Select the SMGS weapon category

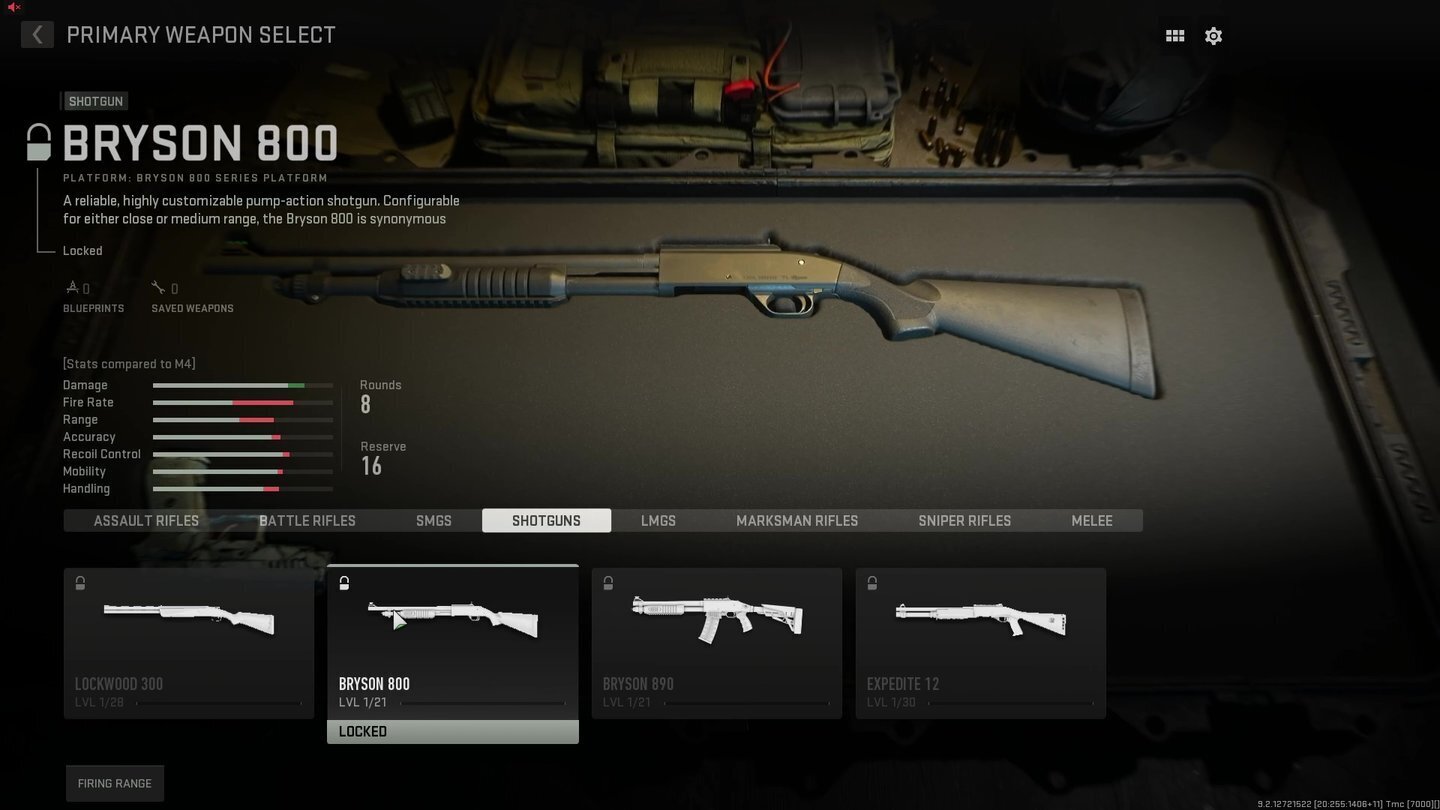click(x=433, y=520)
